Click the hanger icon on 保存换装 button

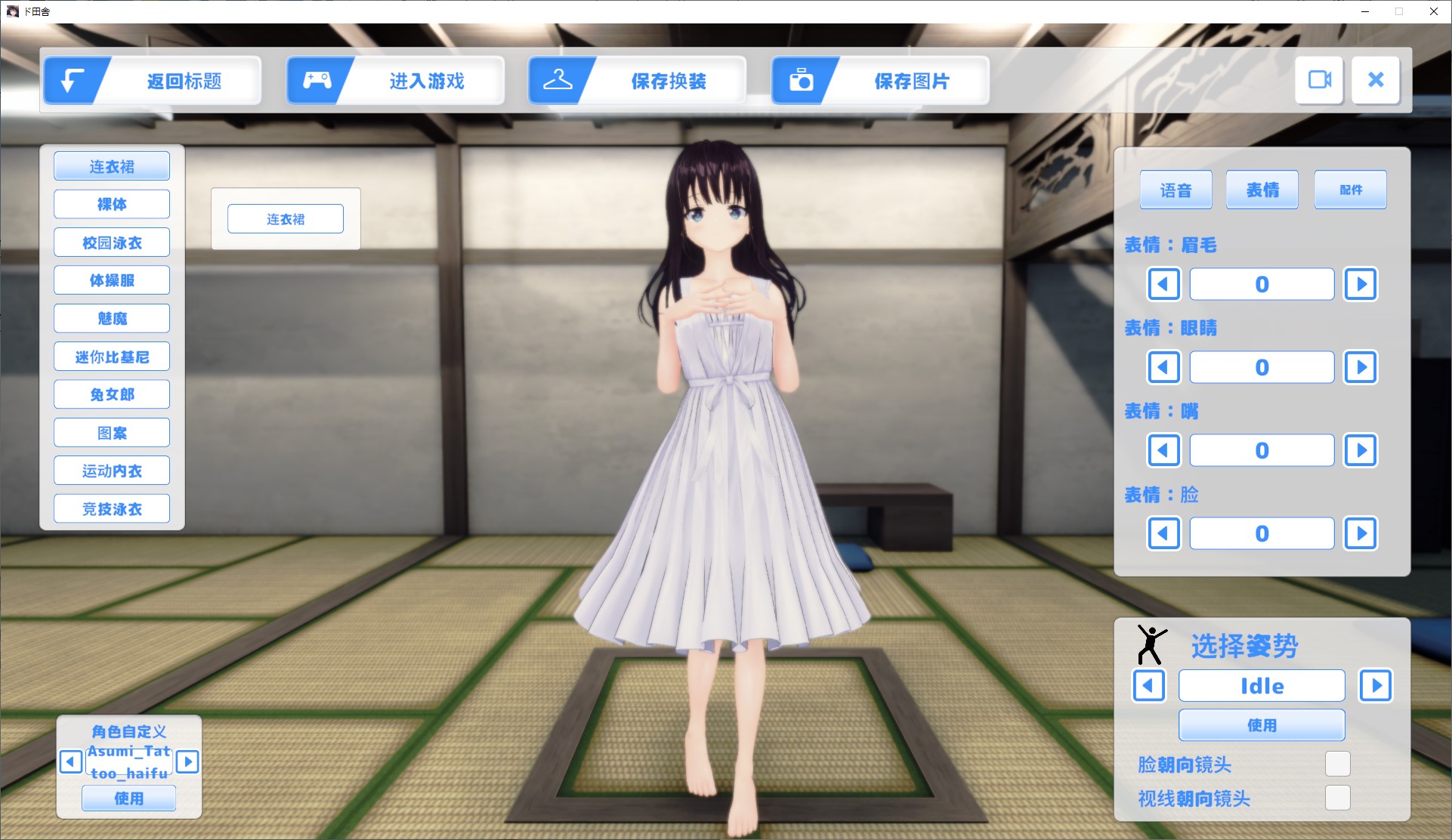[x=558, y=79]
